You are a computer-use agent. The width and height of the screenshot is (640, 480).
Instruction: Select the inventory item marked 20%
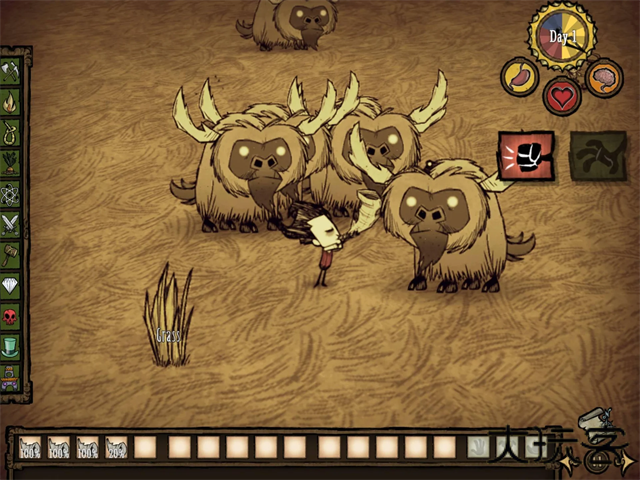tap(117, 447)
